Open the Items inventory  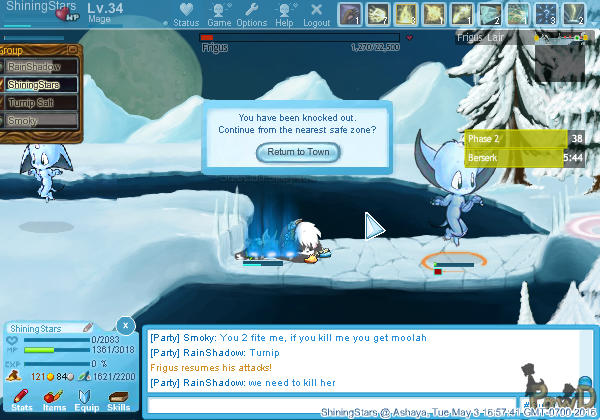tap(54, 401)
